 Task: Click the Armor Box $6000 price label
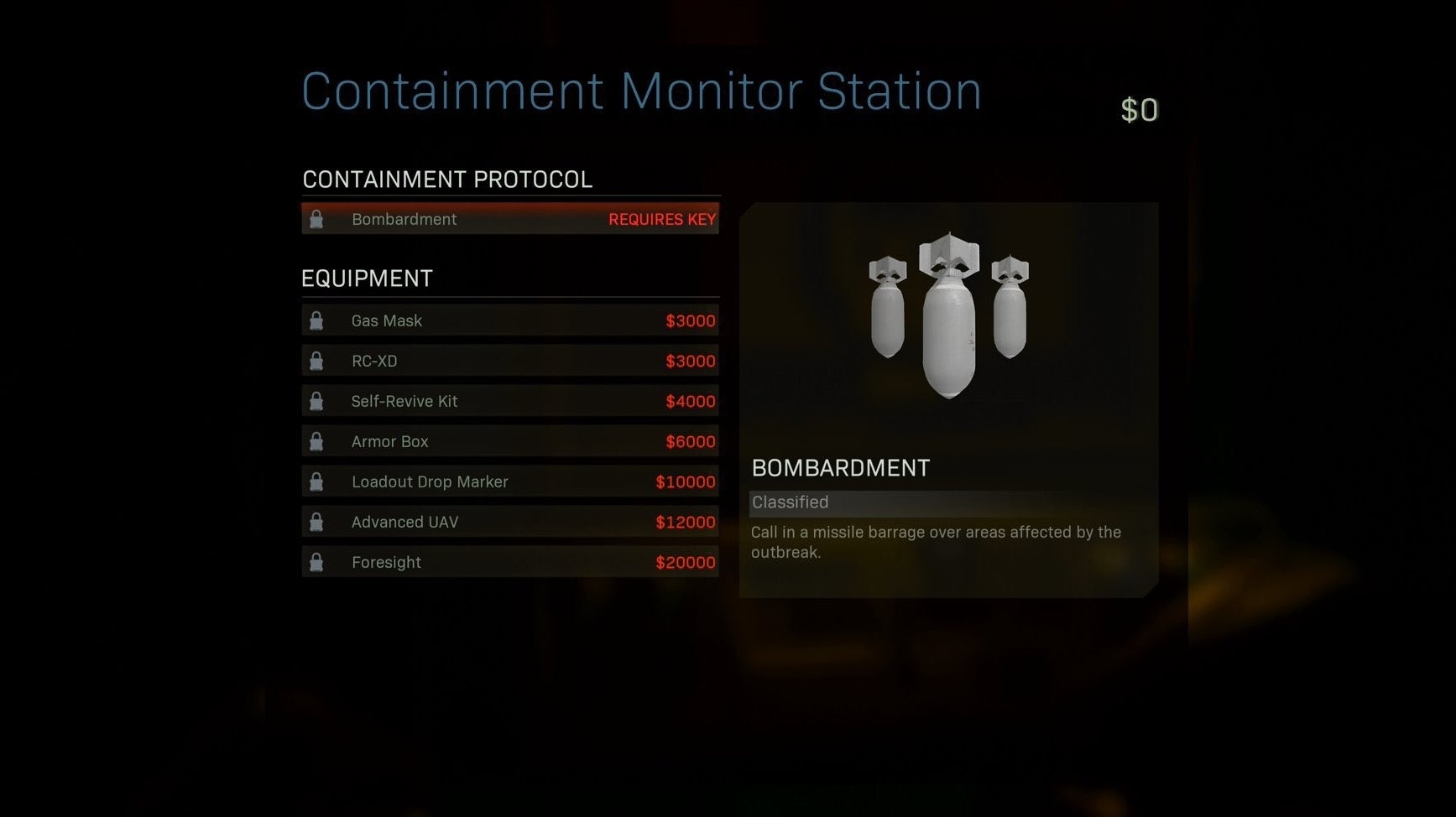(x=690, y=441)
